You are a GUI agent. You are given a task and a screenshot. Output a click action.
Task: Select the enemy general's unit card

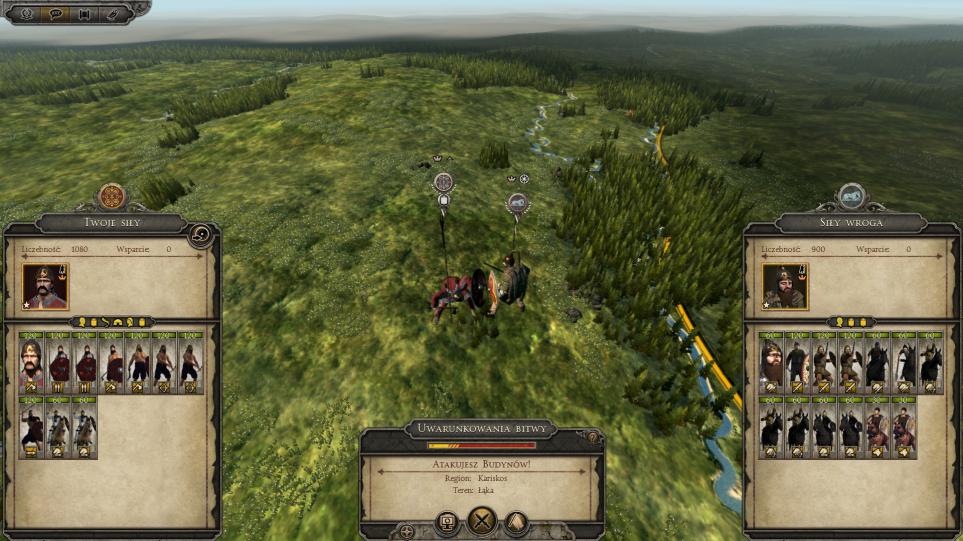coord(771,363)
